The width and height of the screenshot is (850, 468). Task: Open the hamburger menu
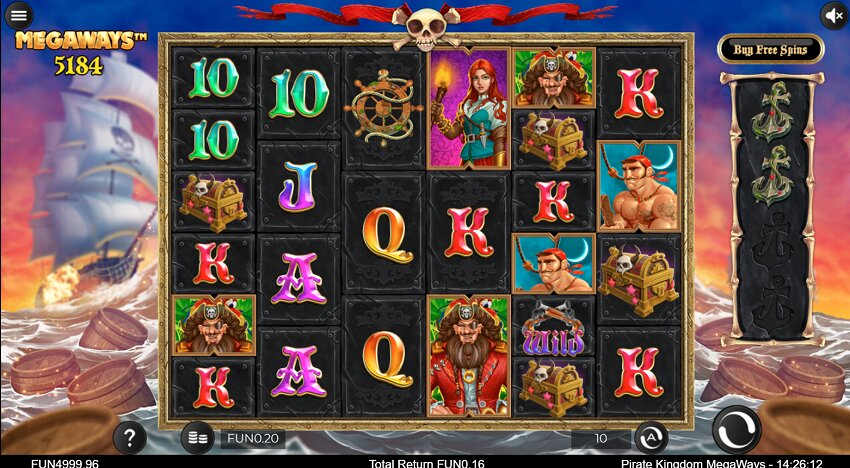(18, 15)
